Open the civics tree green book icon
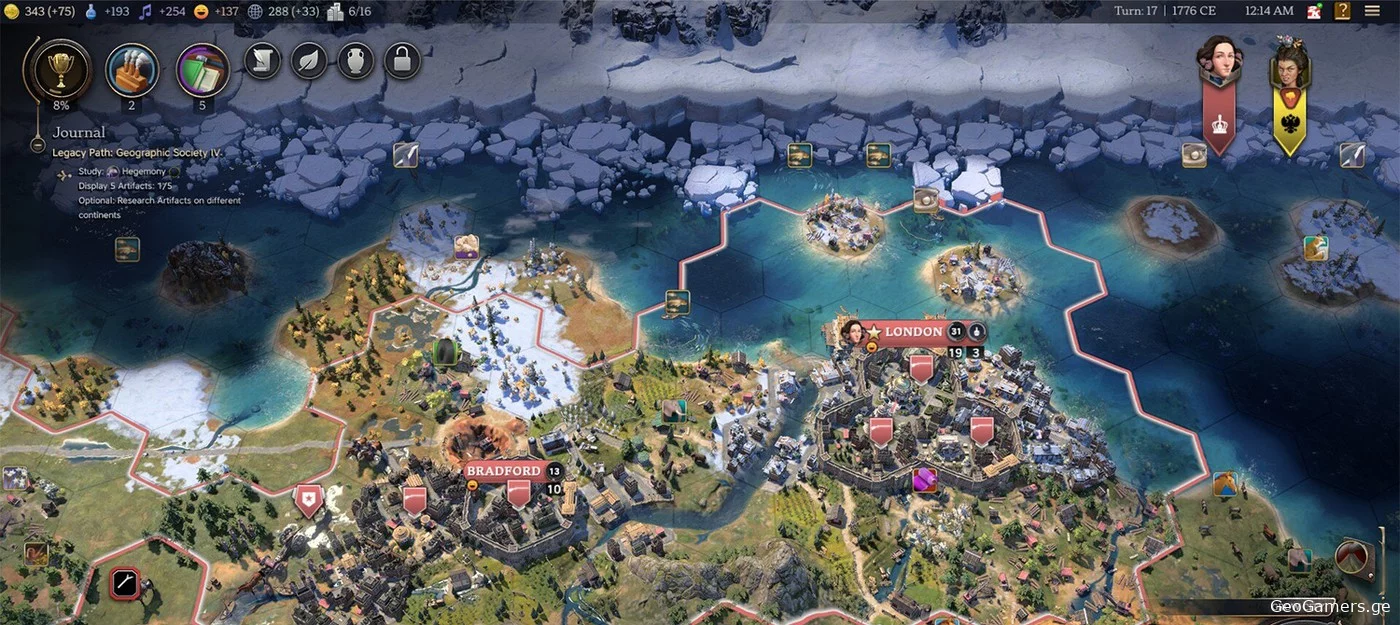Viewport: 1400px width, 625px height. pos(202,69)
